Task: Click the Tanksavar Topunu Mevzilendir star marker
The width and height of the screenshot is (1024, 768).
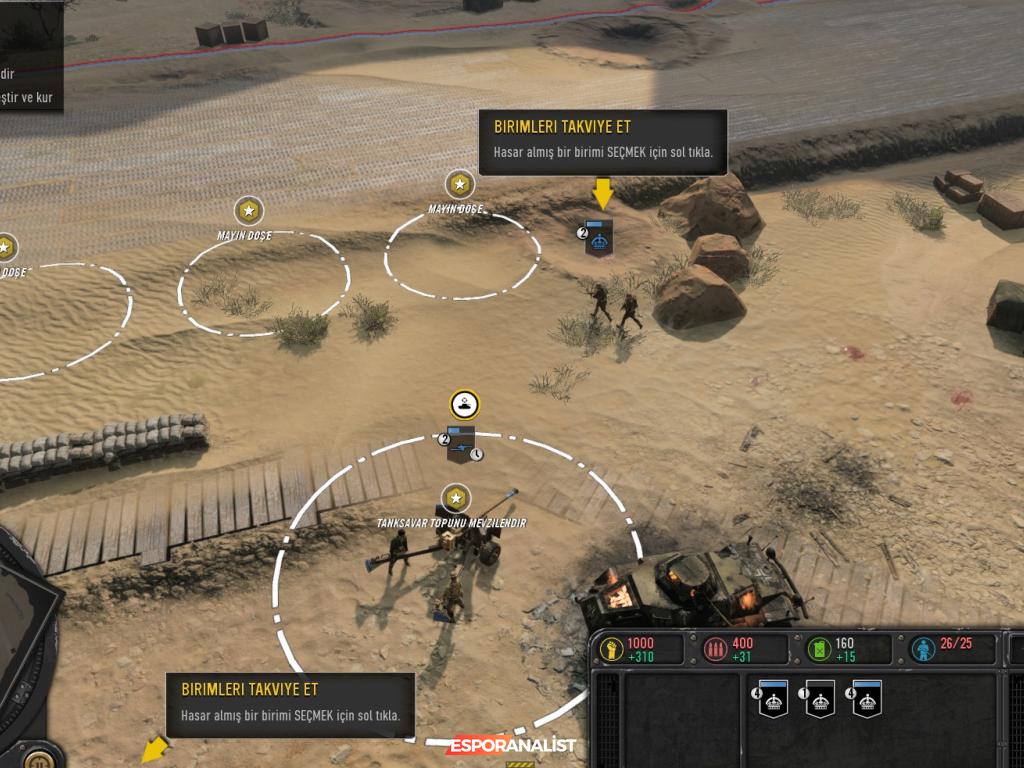Action: click(x=456, y=498)
